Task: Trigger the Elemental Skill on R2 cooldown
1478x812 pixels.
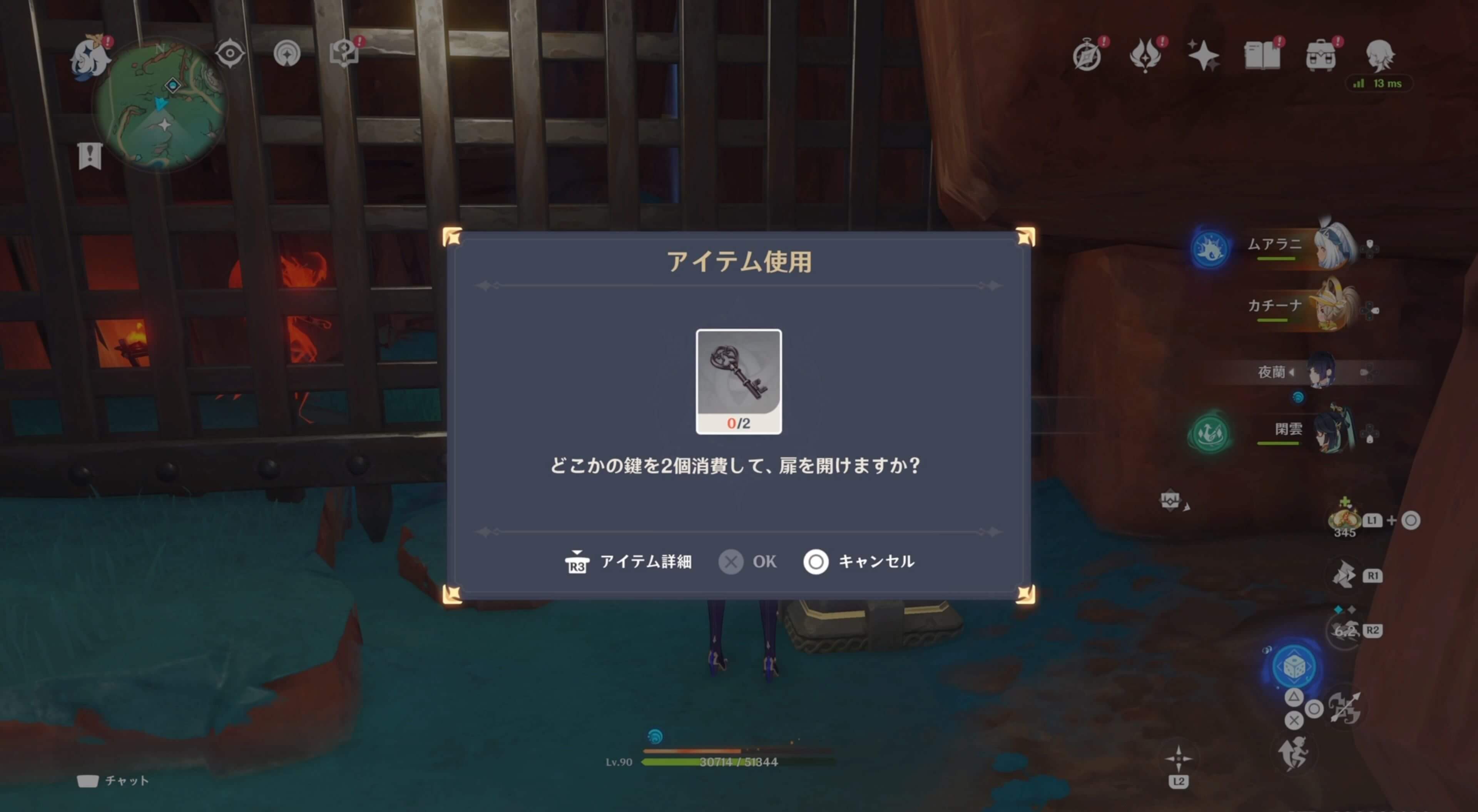Action: coord(1345,630)
